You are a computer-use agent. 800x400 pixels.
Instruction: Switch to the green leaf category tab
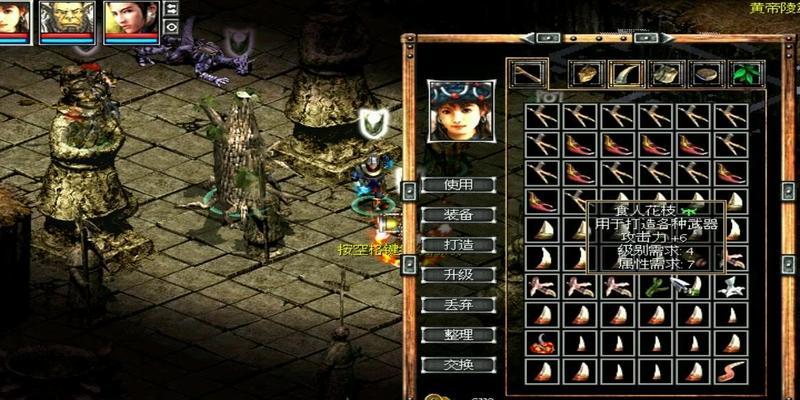tap(742, 74)
